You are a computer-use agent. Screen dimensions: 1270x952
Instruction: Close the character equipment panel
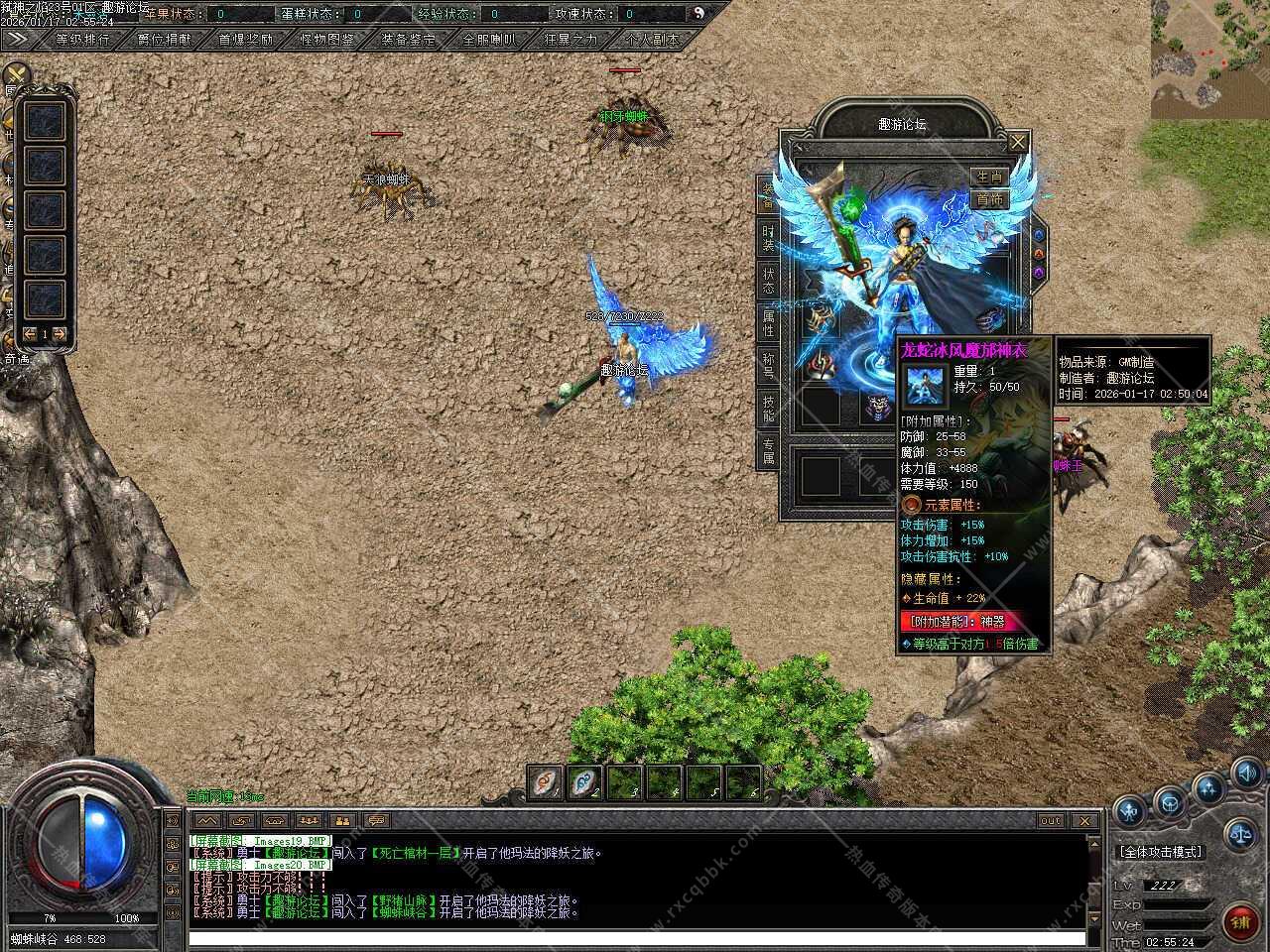(1018, 143)
